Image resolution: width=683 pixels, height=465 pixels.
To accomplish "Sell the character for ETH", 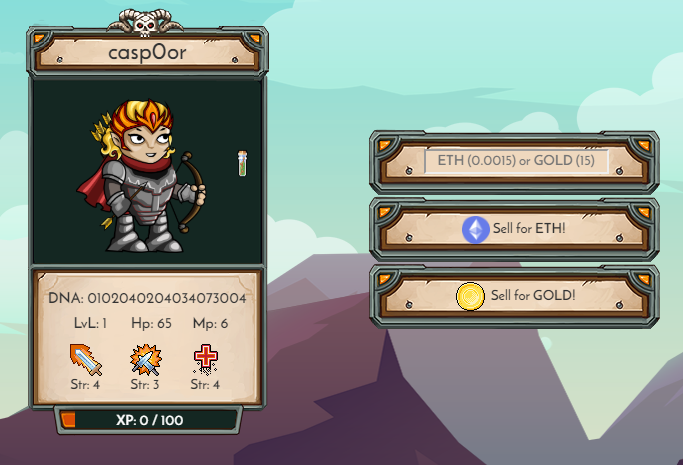I will point(516,230).
